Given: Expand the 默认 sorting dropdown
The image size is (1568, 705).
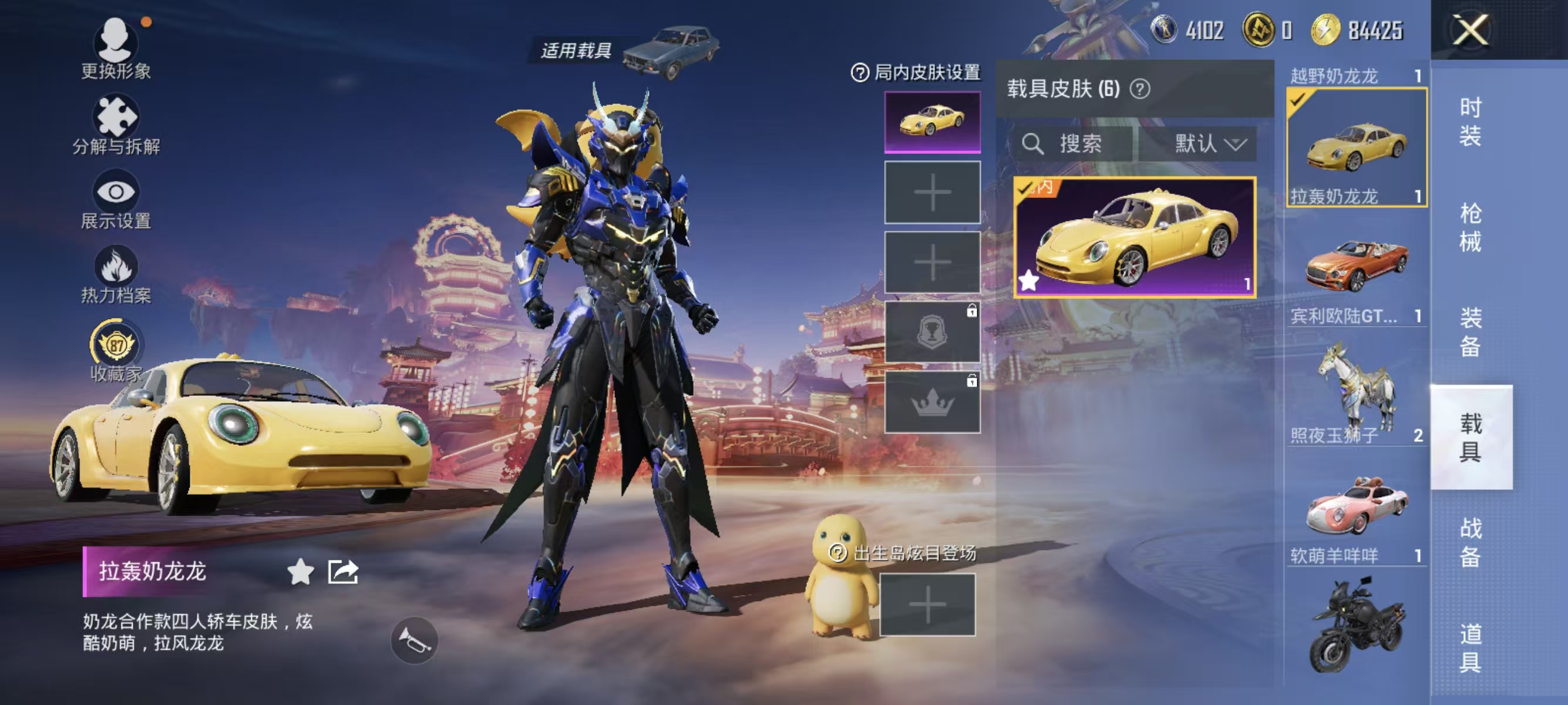Looking at the screenshot, I should (1212, 145).
